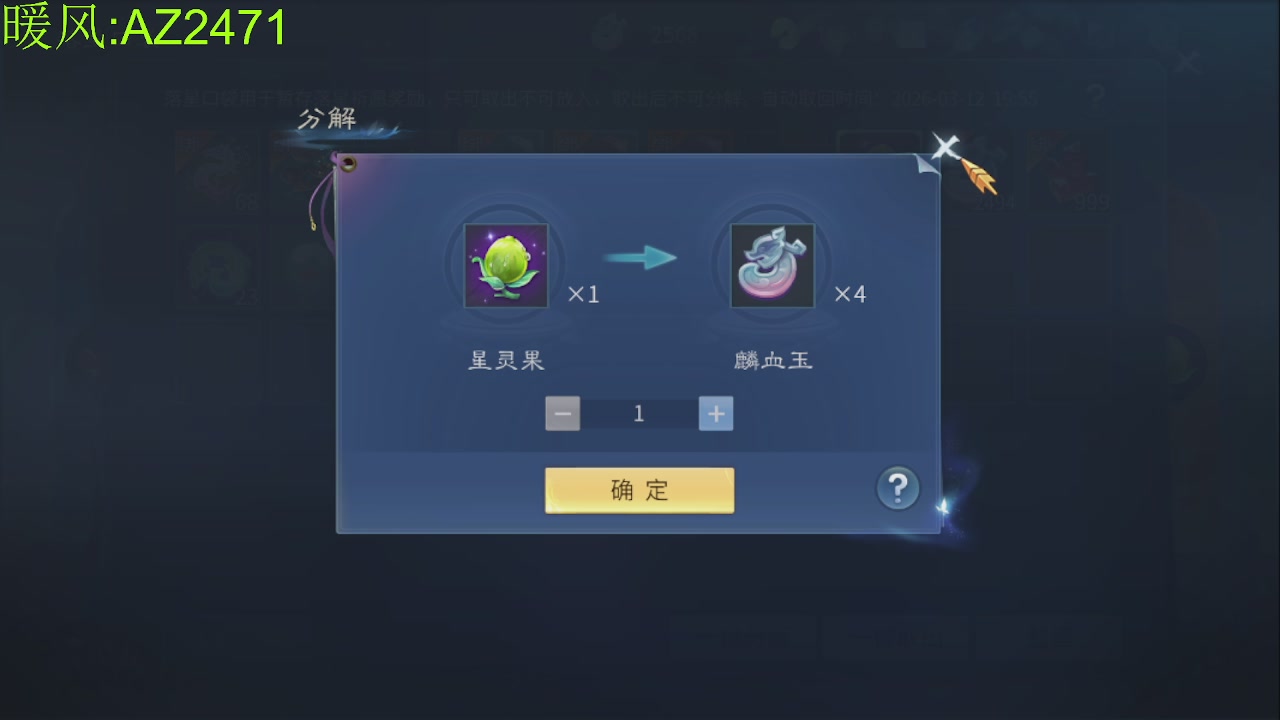This screenshot has height=720, width=1280.
Task: Decrease quantity with the minus button
Action: 562,412
